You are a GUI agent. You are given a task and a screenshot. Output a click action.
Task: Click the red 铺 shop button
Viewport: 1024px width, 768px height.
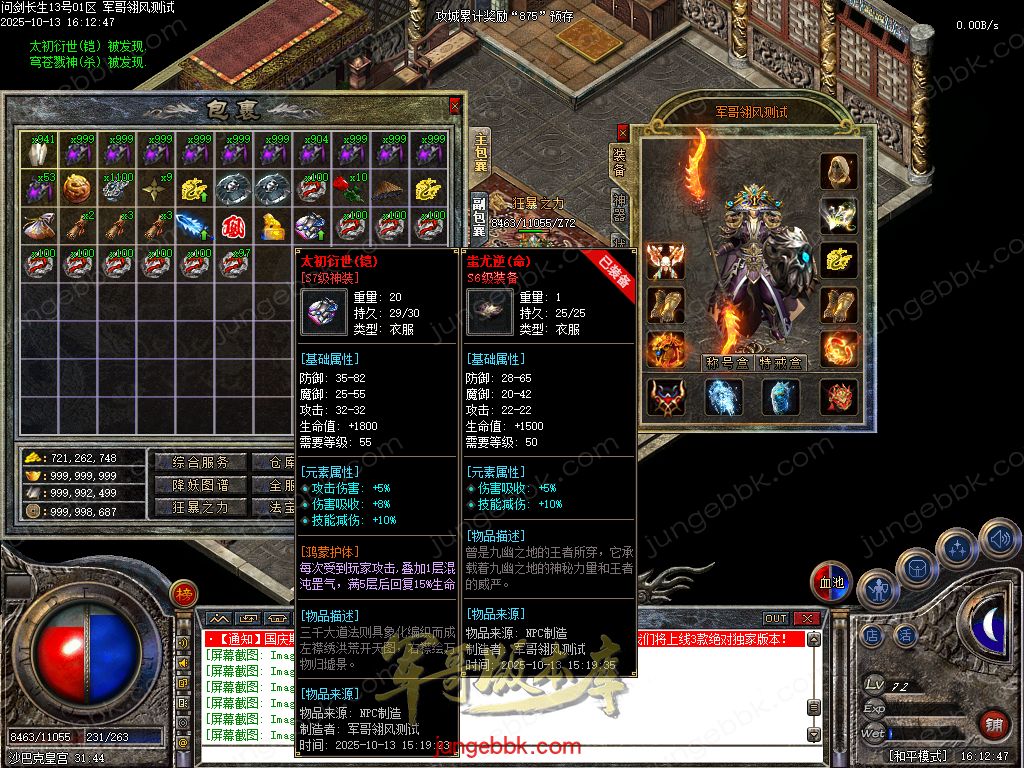coord(992,724)
